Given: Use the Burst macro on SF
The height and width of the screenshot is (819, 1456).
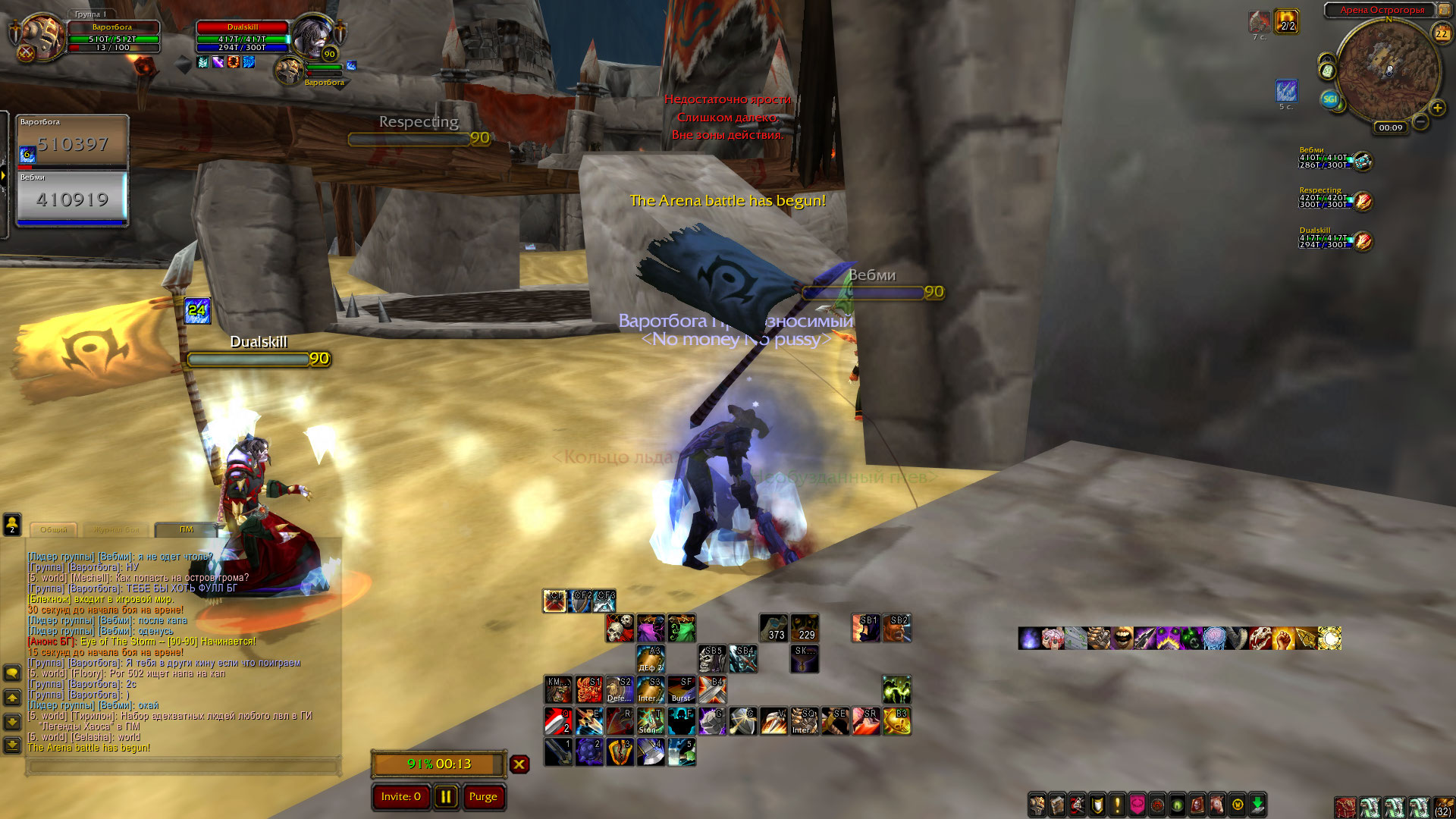Looking at the screenshot, I should point(681,690).
